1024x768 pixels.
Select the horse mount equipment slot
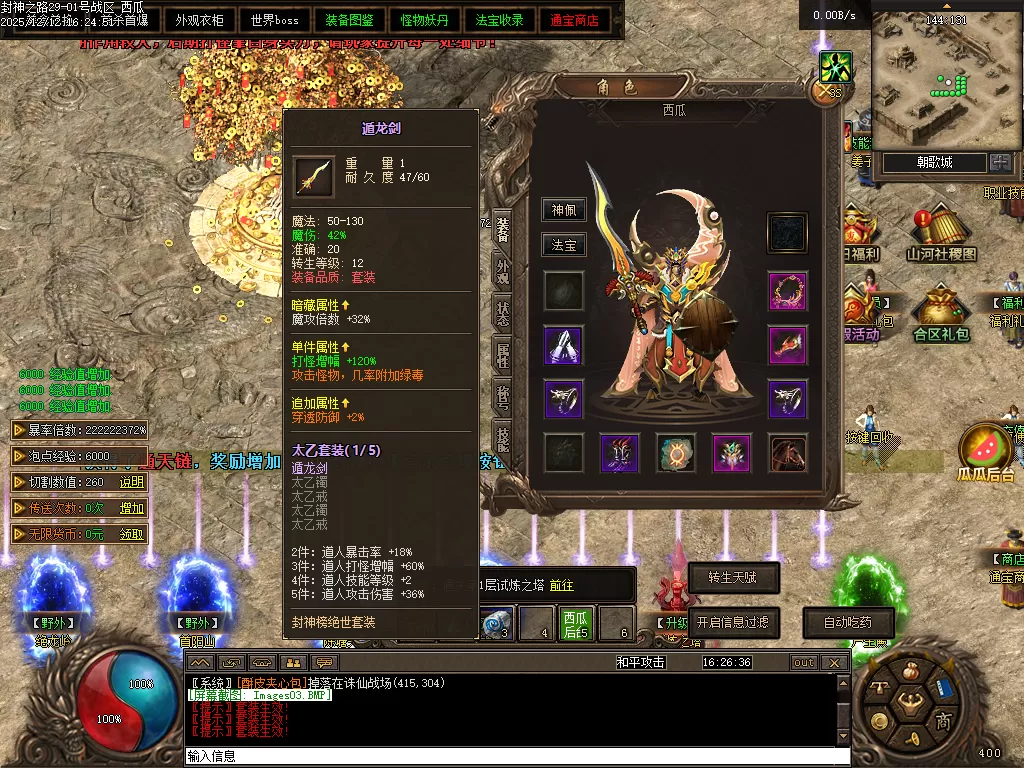[787, 453]
